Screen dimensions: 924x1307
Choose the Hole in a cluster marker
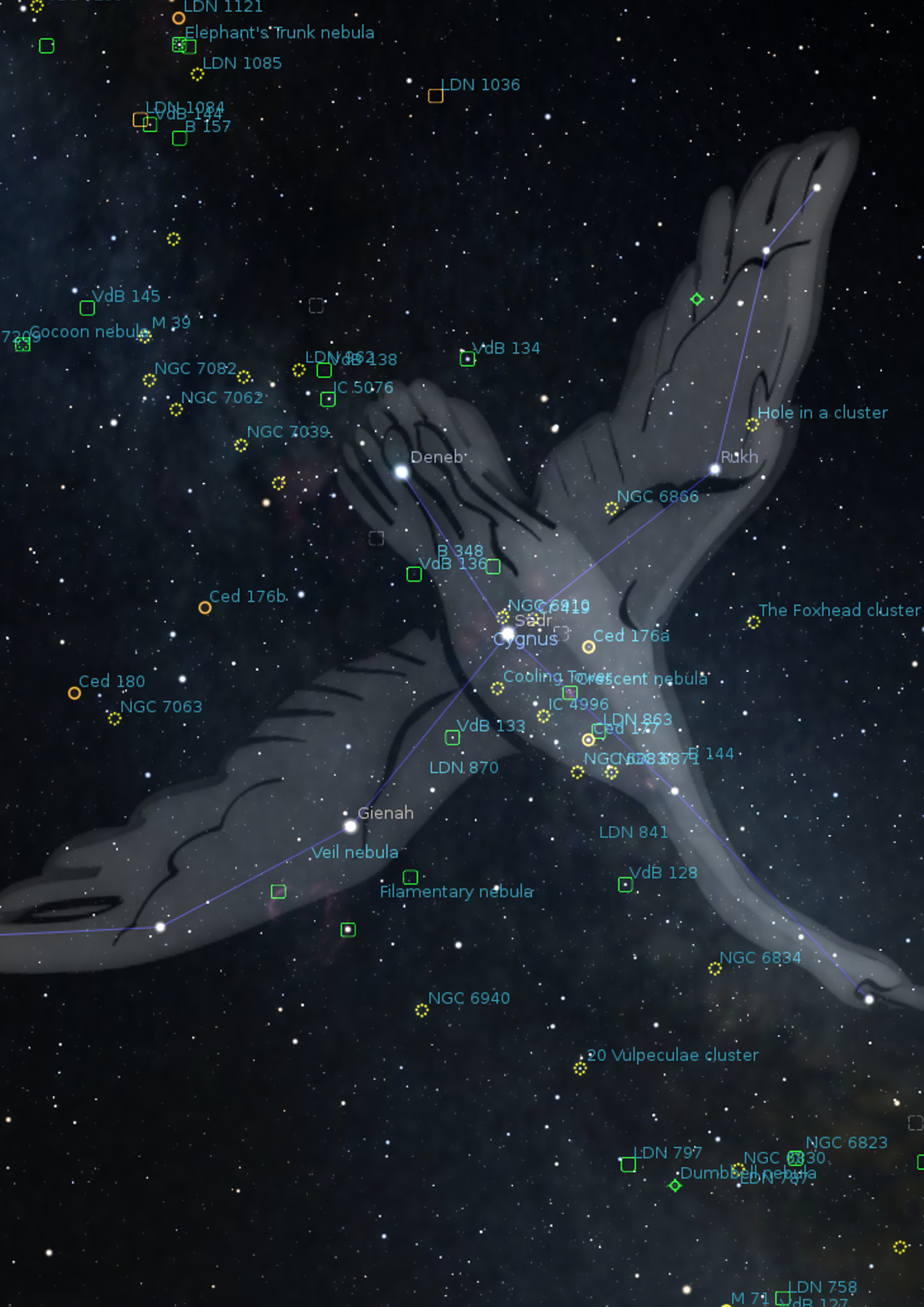pos(752,425)
